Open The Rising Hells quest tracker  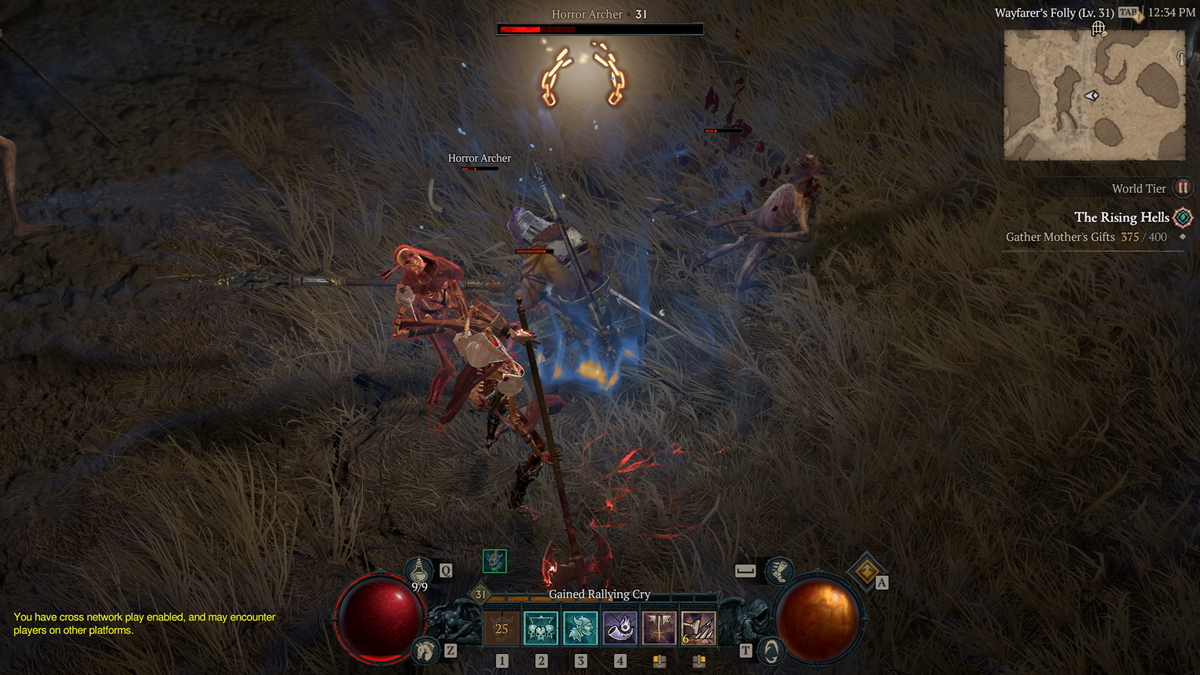click(x=1122, y=217)
